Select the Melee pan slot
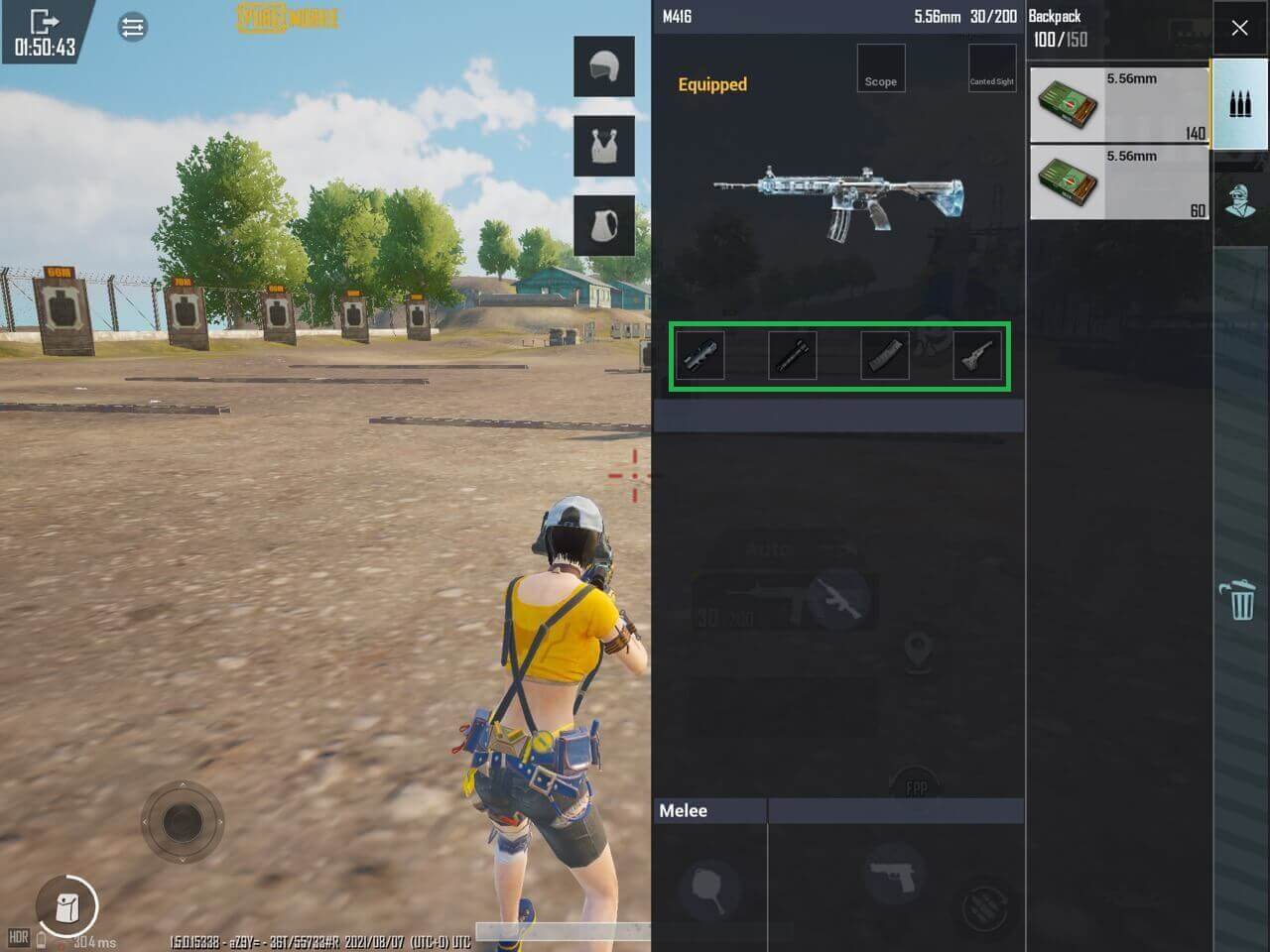The width and height of the screenshot is (1270, 952). click(709, 886)
